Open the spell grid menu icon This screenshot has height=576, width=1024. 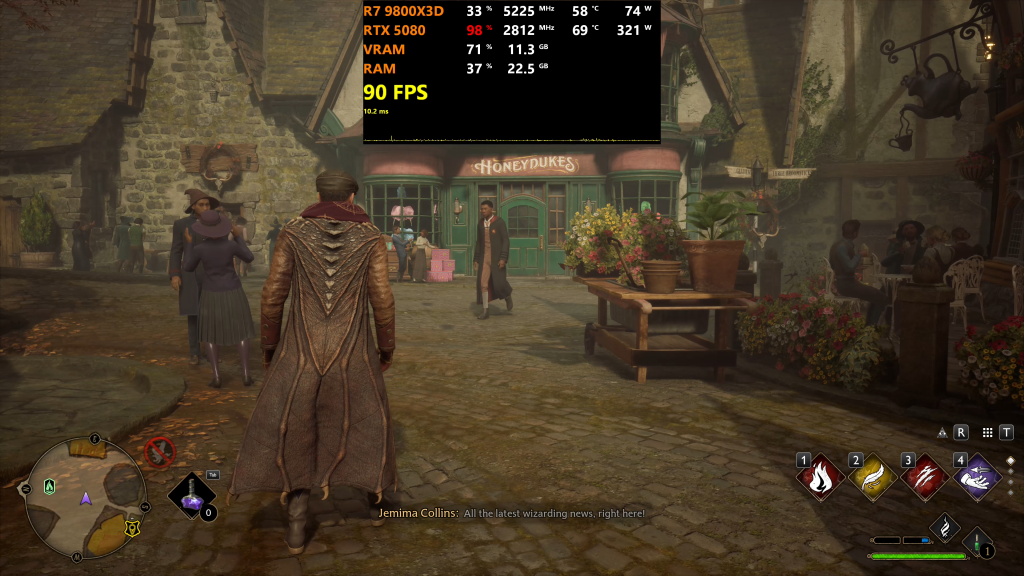(x=987, y=433)
